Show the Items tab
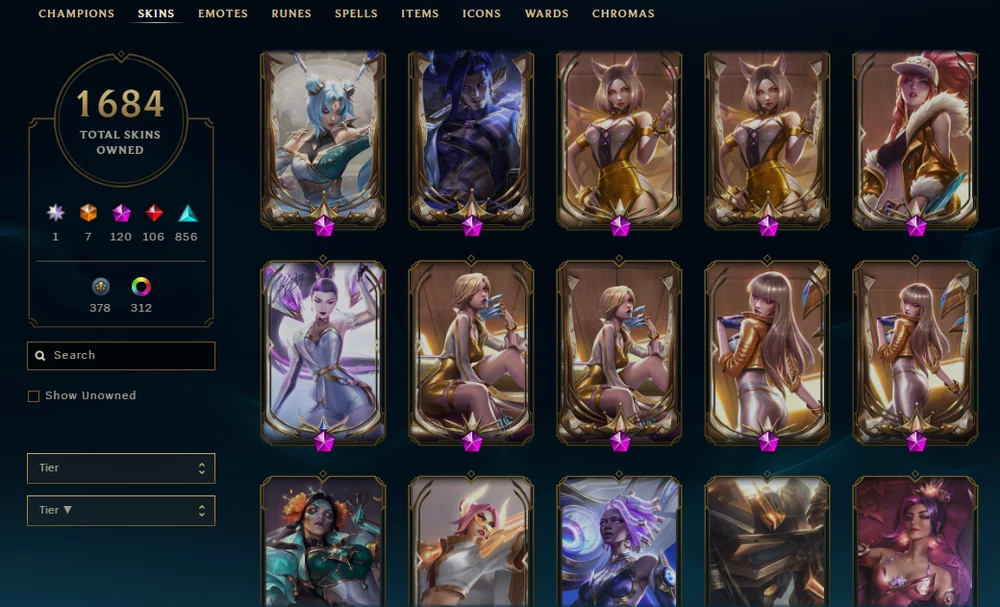The image size is (1000, 607). (x=420, y=14)
